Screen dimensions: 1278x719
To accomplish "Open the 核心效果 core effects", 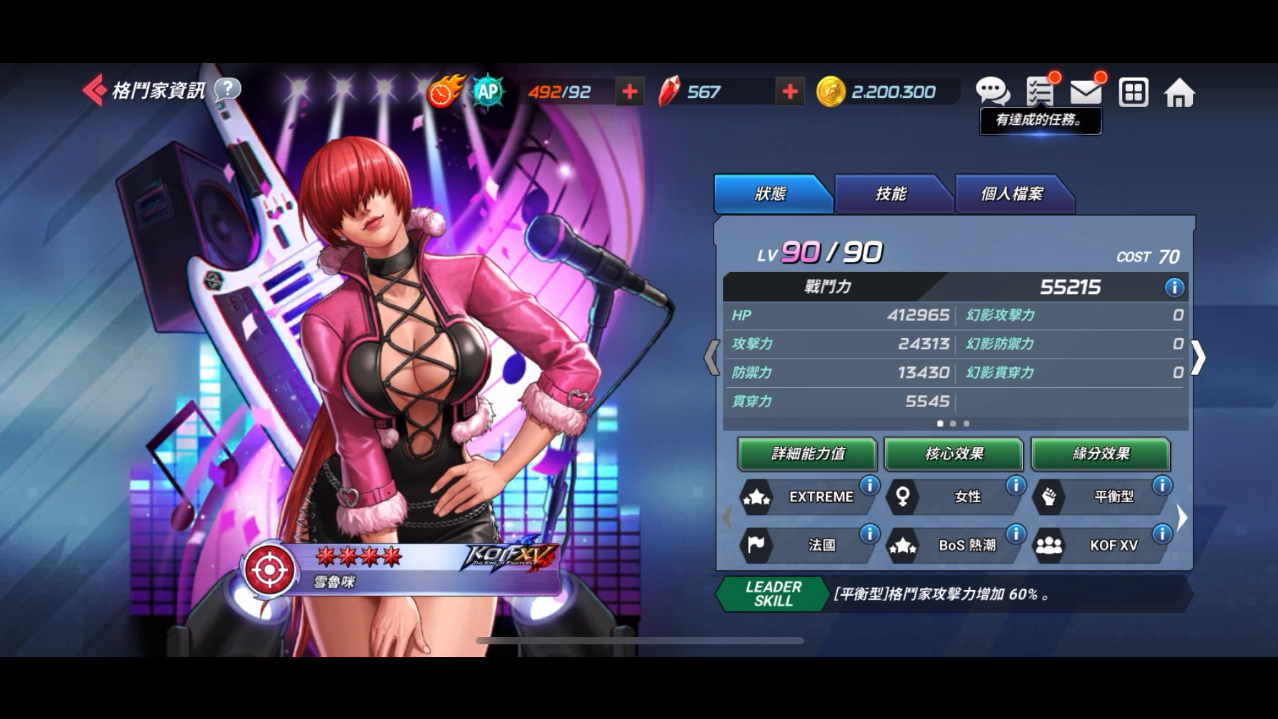I will 954,454.
